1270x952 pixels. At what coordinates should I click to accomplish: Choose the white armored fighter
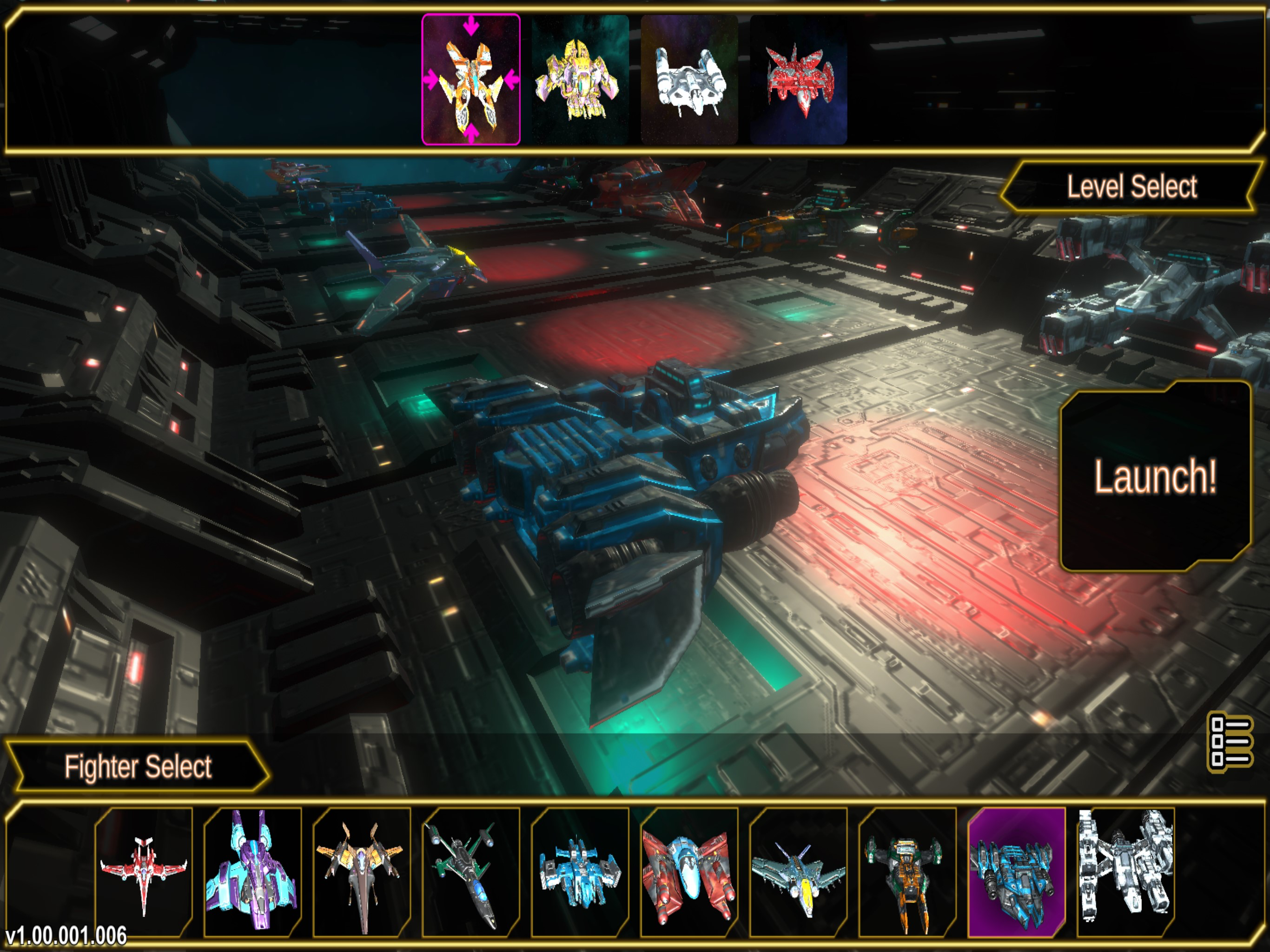click(x=1125, y=872)
